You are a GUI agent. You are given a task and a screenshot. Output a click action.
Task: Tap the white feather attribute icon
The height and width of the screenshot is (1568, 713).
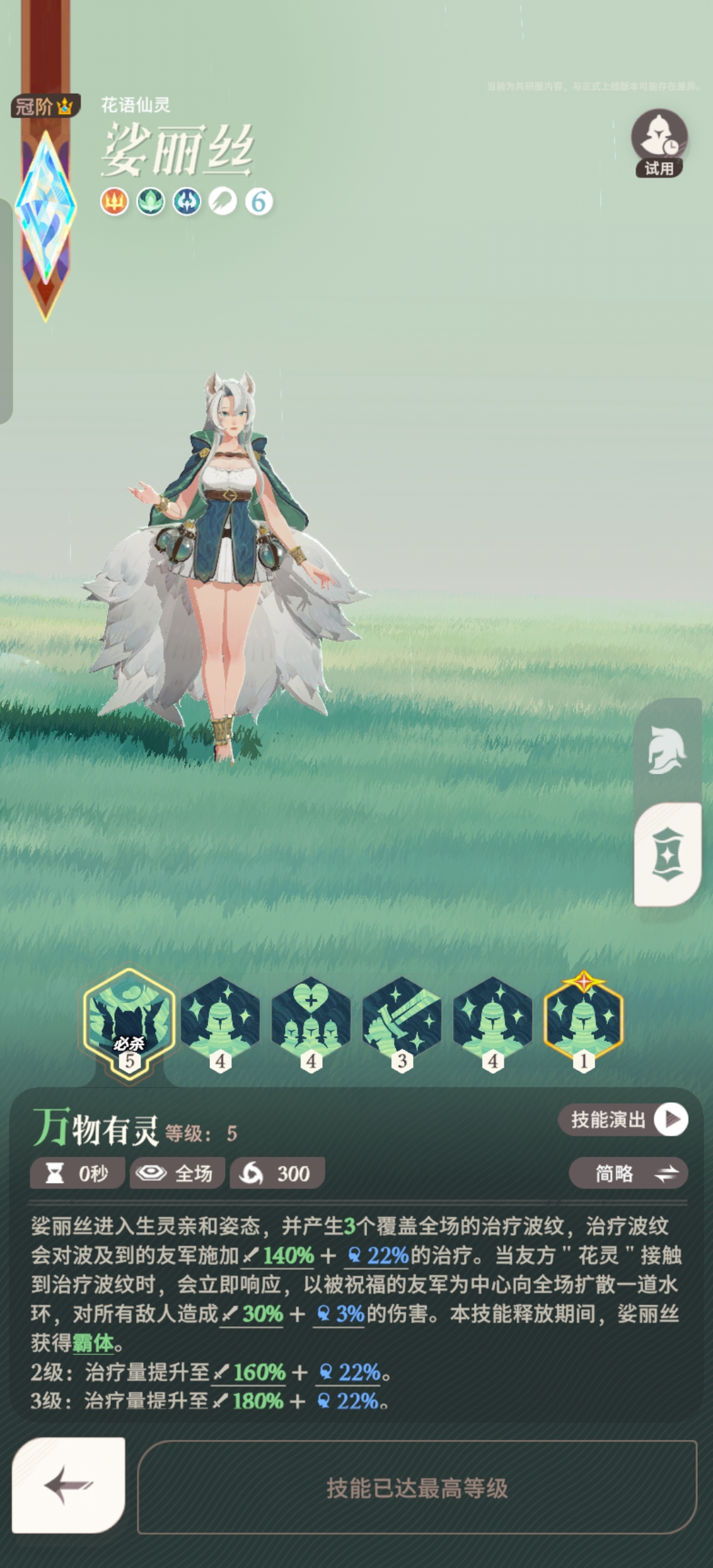223,202
